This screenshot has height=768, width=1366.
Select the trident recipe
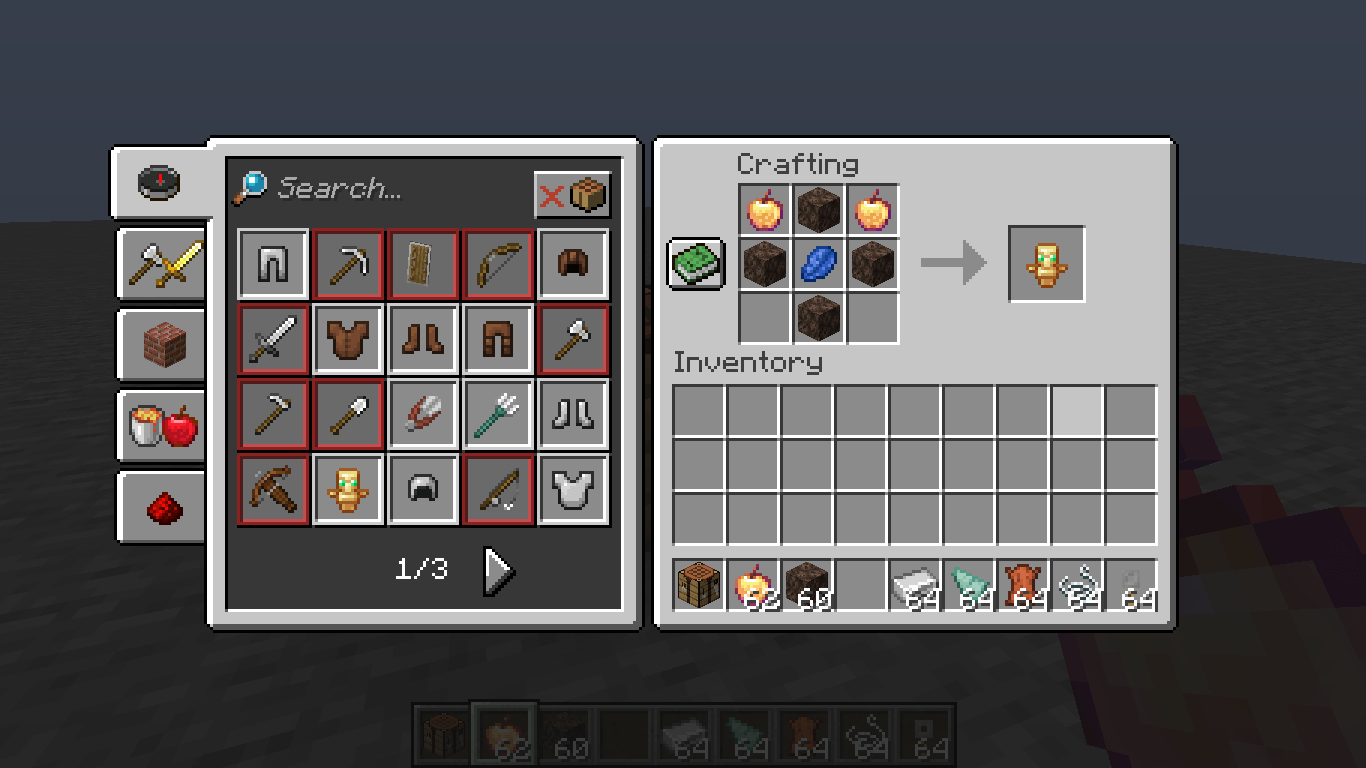(498, 414)
